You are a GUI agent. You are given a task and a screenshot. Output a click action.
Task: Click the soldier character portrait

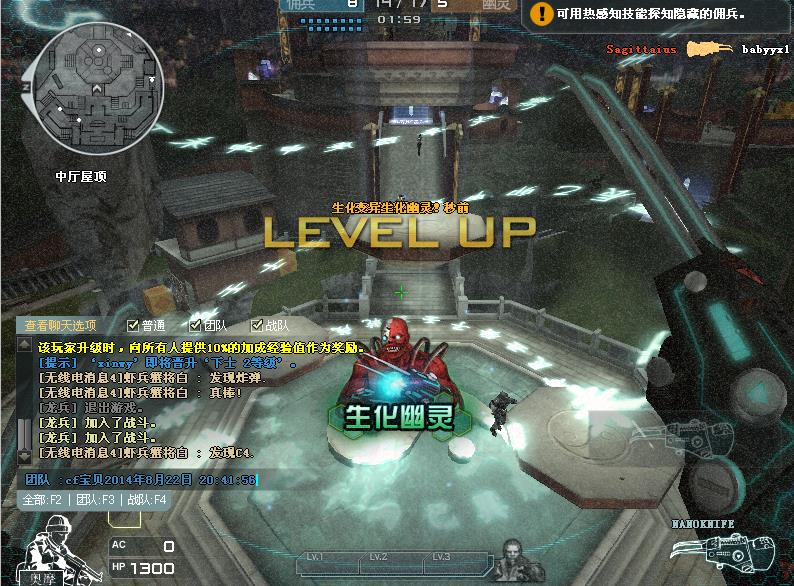52,547
